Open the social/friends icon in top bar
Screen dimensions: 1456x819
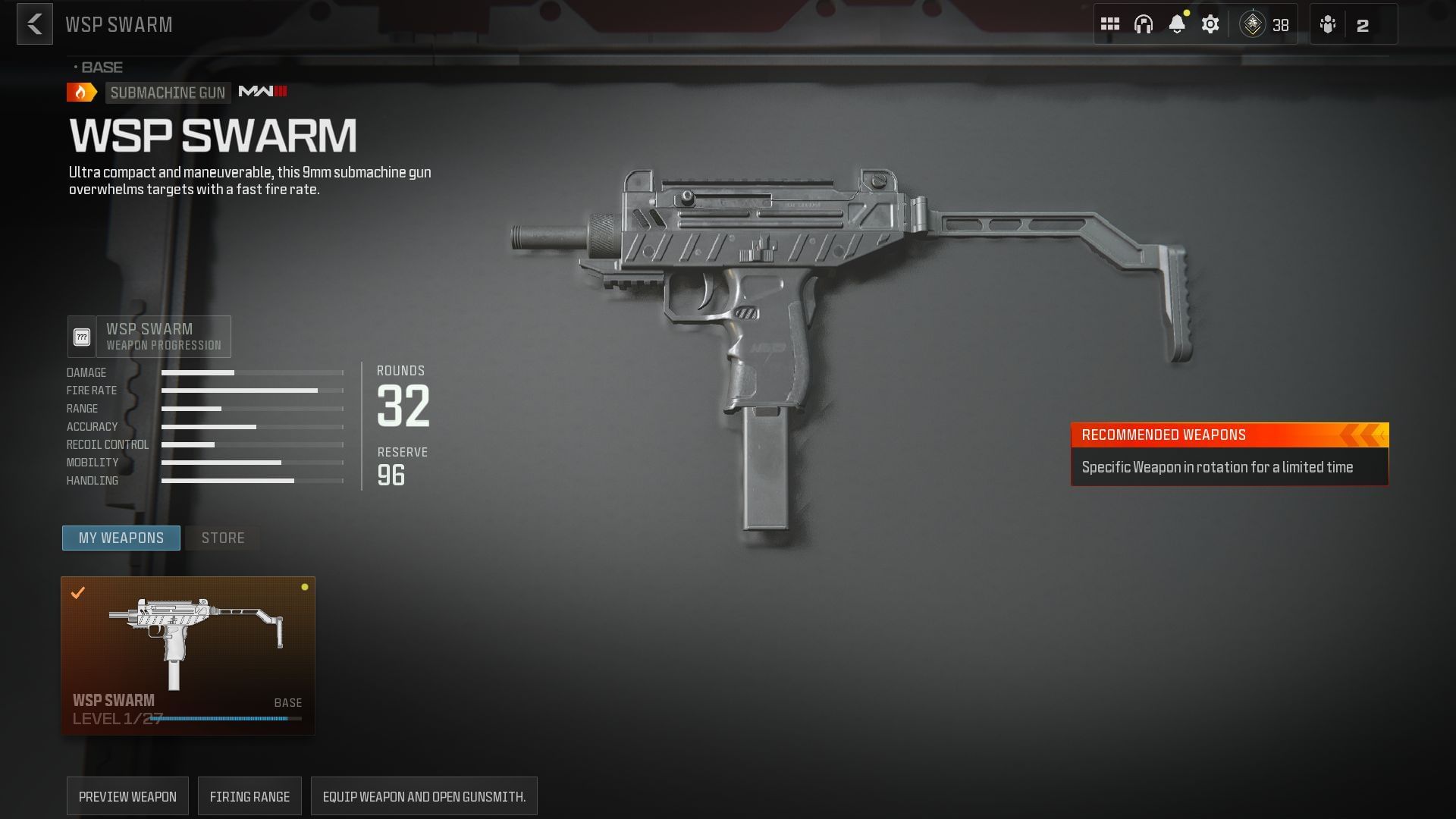1329,24
